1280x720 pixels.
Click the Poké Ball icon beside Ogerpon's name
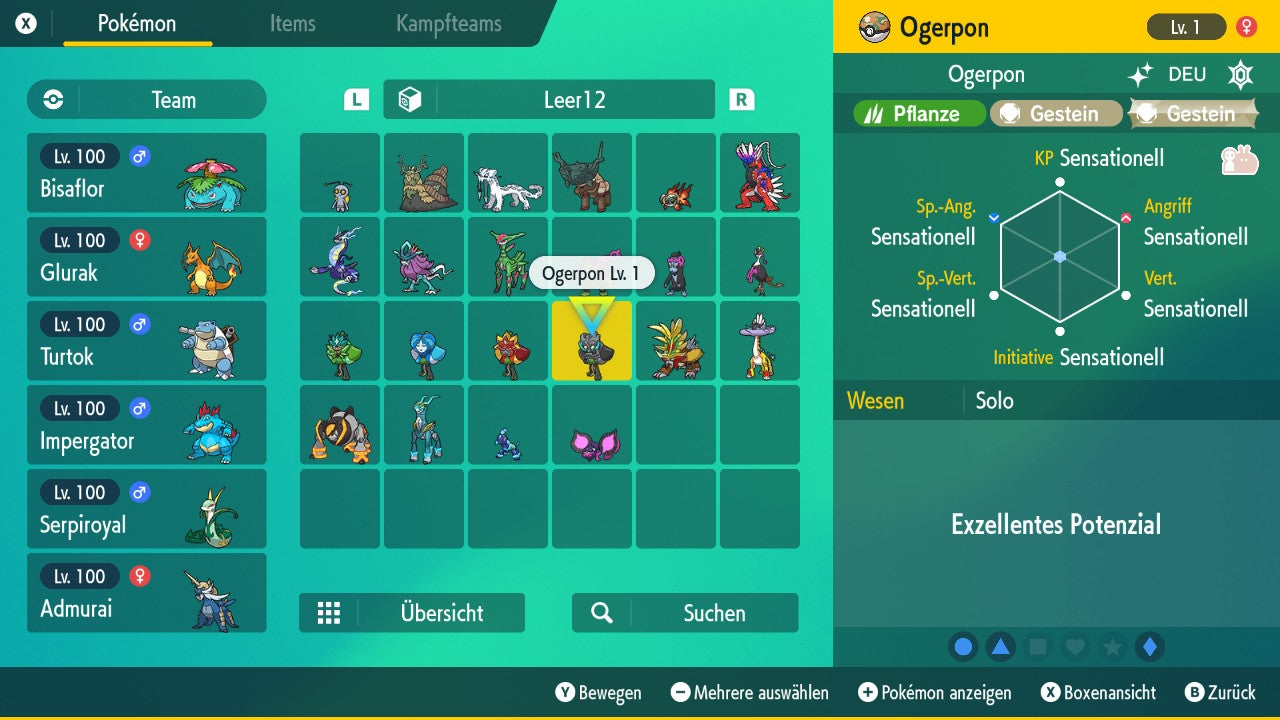pos(874,27)
